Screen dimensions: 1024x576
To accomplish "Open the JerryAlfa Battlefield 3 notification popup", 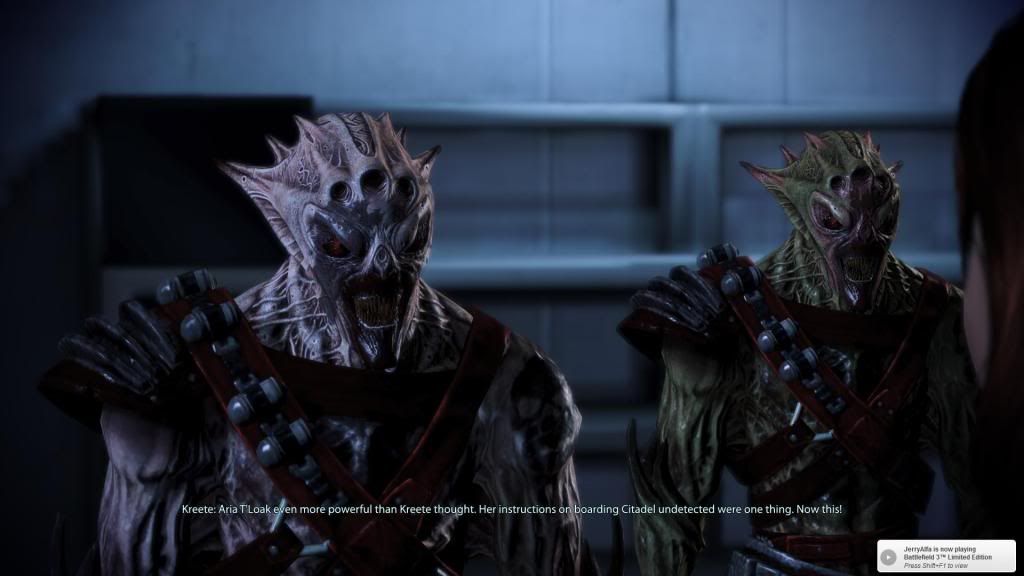I will click(x=946, y=555).
